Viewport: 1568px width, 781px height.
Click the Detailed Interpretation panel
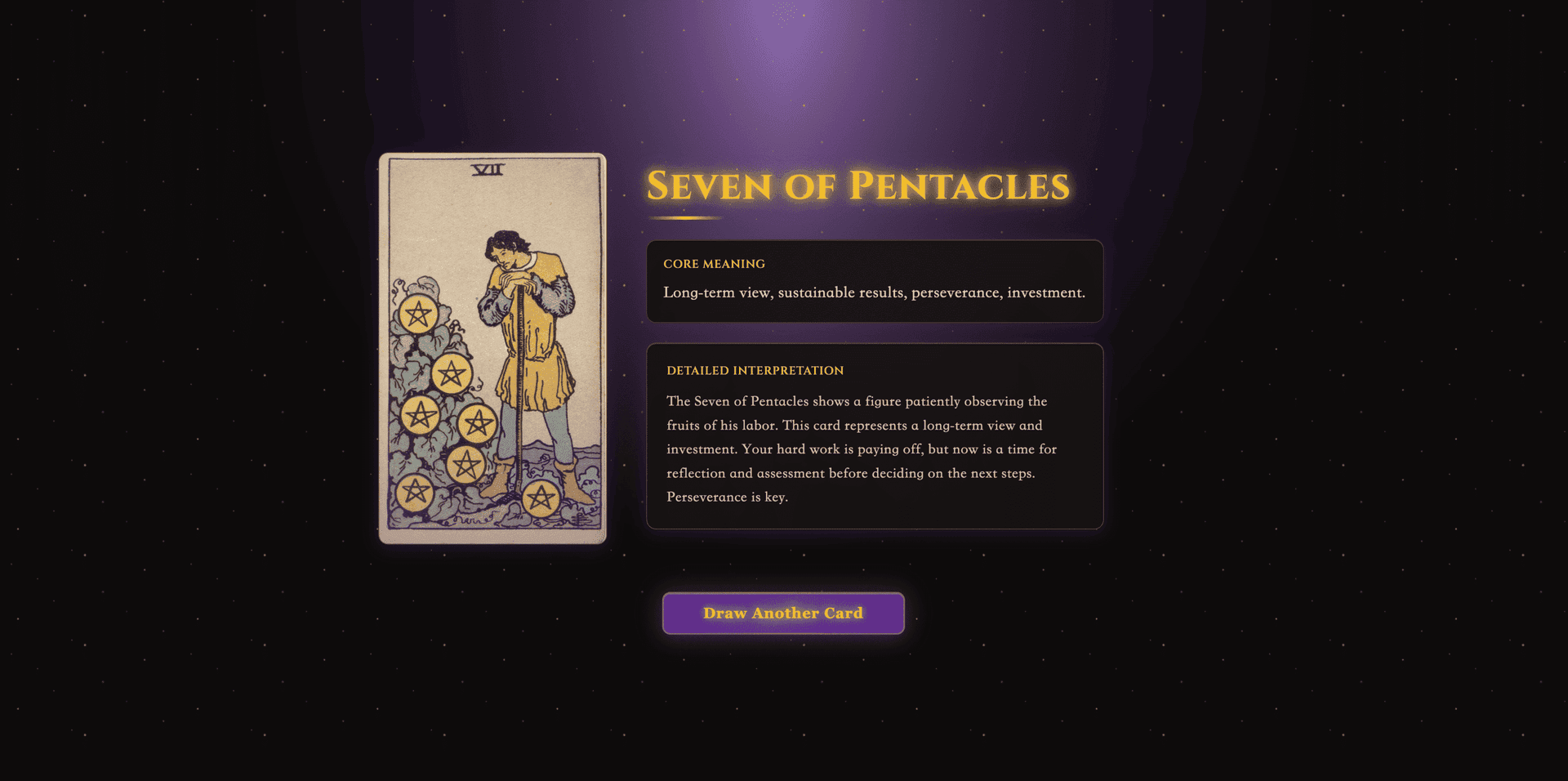click(874, 437)
